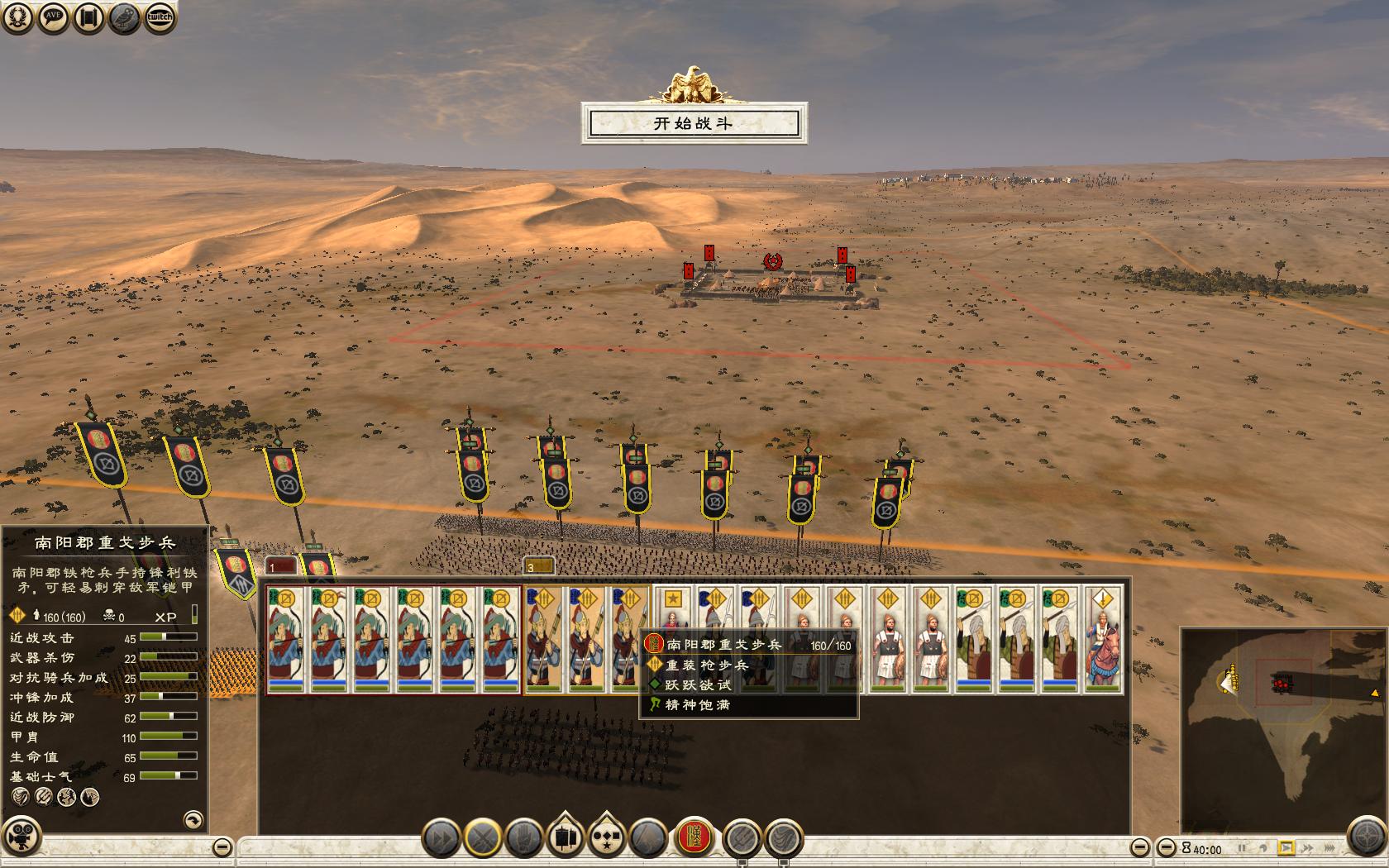
Task: Select the cavalry general unit card
Action: click(x=1103, y=639)
